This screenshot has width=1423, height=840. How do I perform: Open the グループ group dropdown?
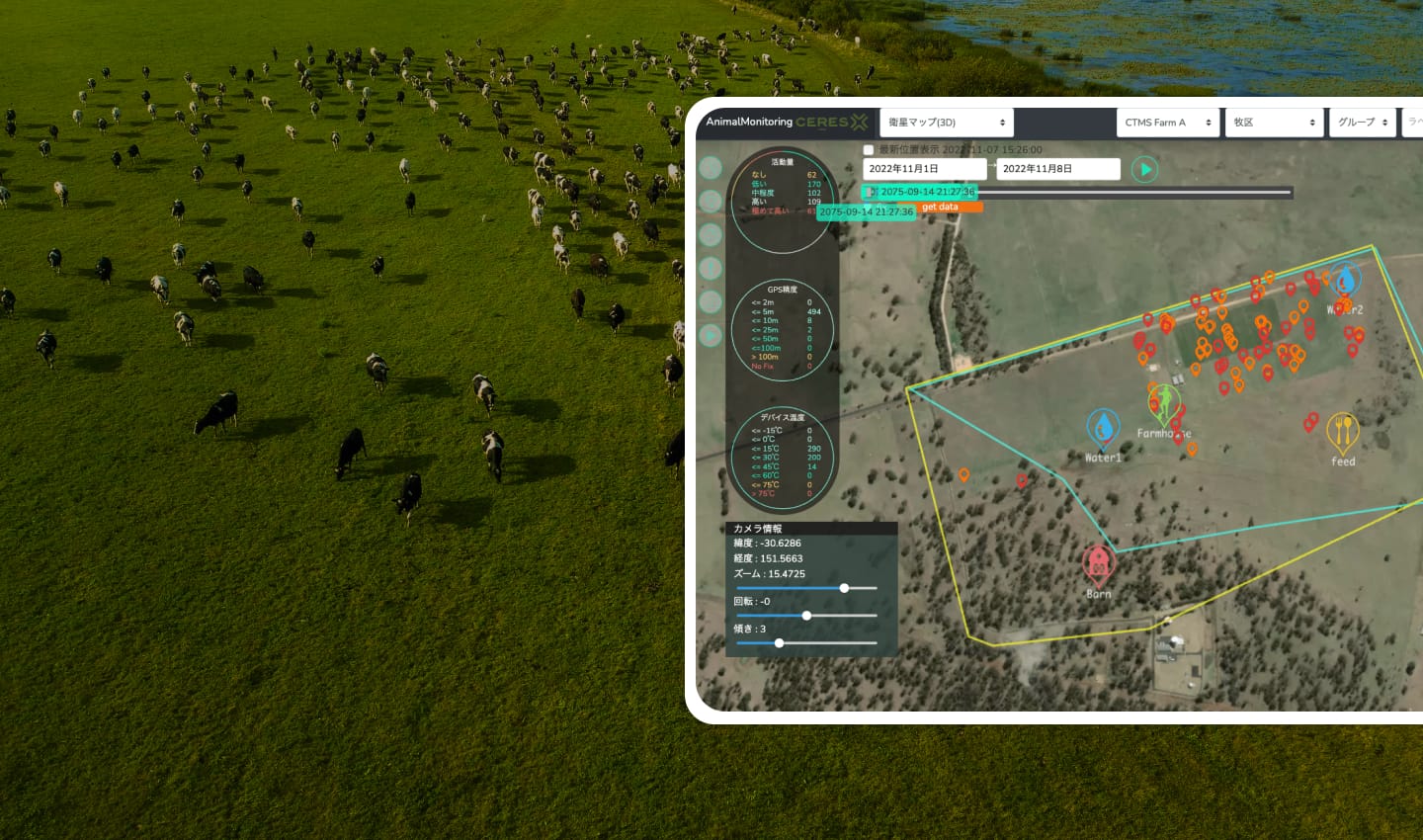point(1362,123)
